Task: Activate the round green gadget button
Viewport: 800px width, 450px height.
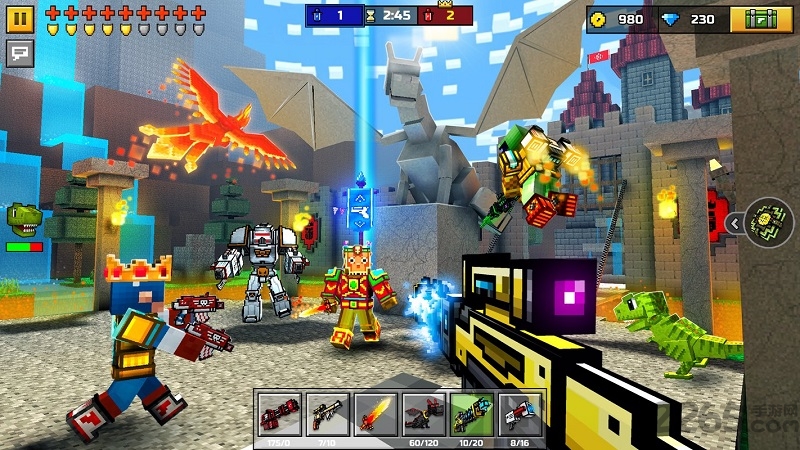Action: [770, 223]
